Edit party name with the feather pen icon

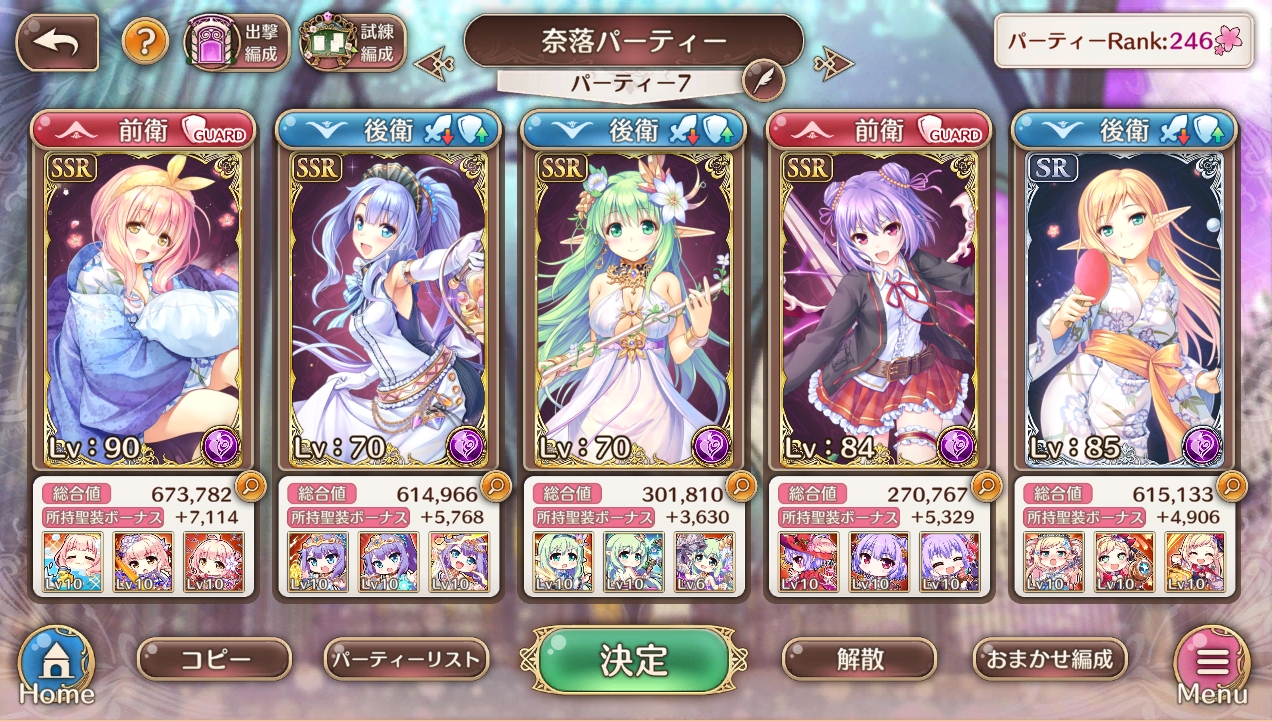click(x=763, y=79)
